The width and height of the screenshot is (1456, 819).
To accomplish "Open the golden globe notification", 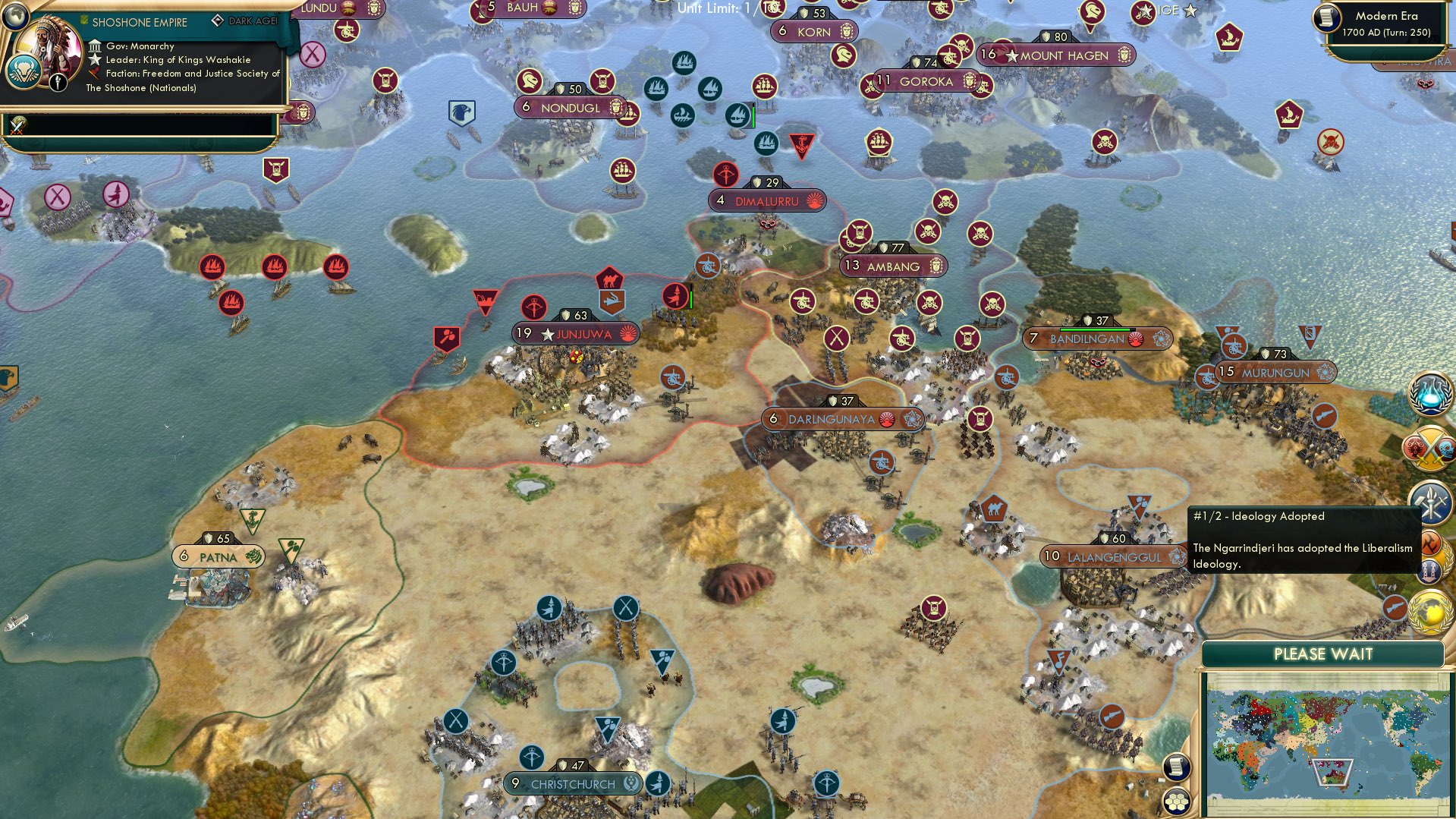I will 1430,612.
